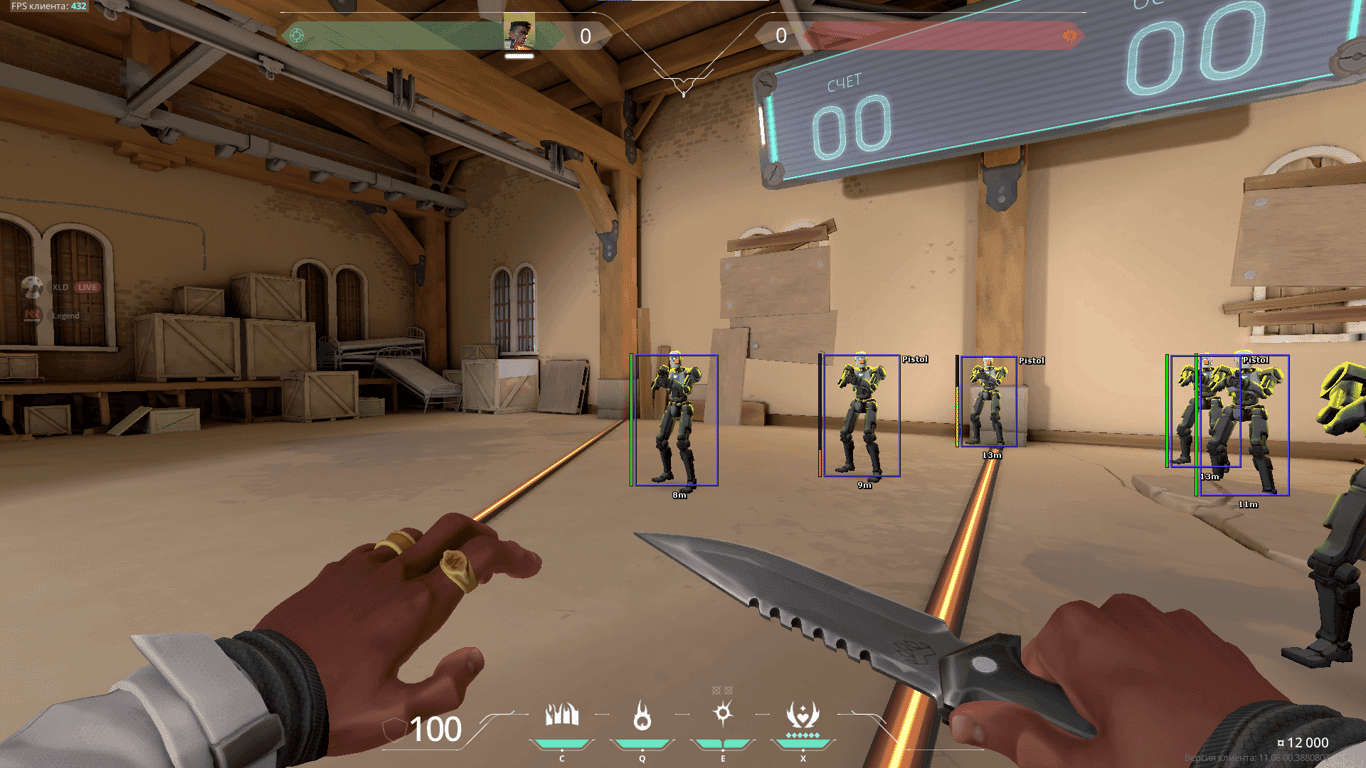Select the red attacker team icon
The image size is (1366, 768).
(x=1070, y=37)
